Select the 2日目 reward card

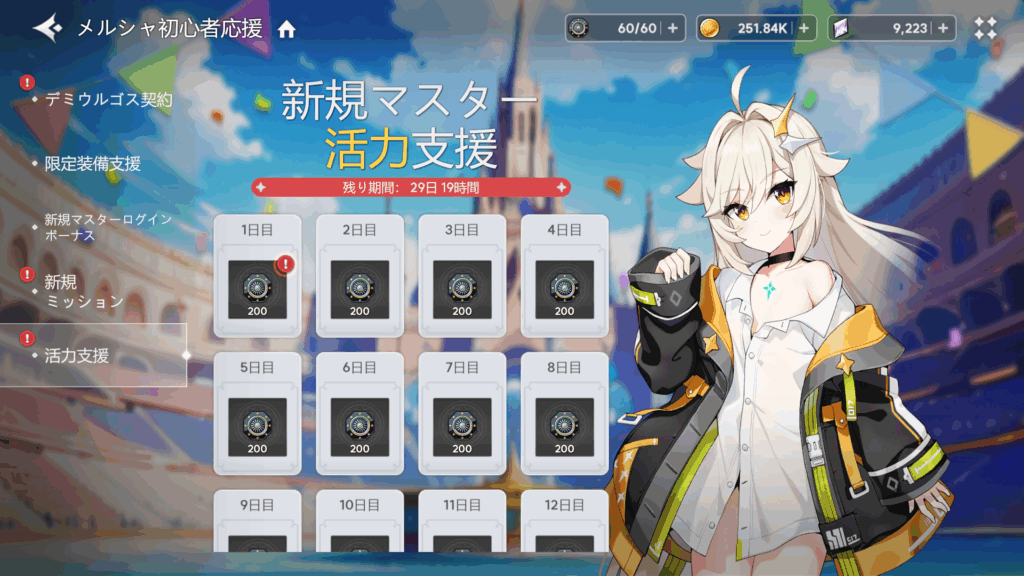(x=360, y=277)
